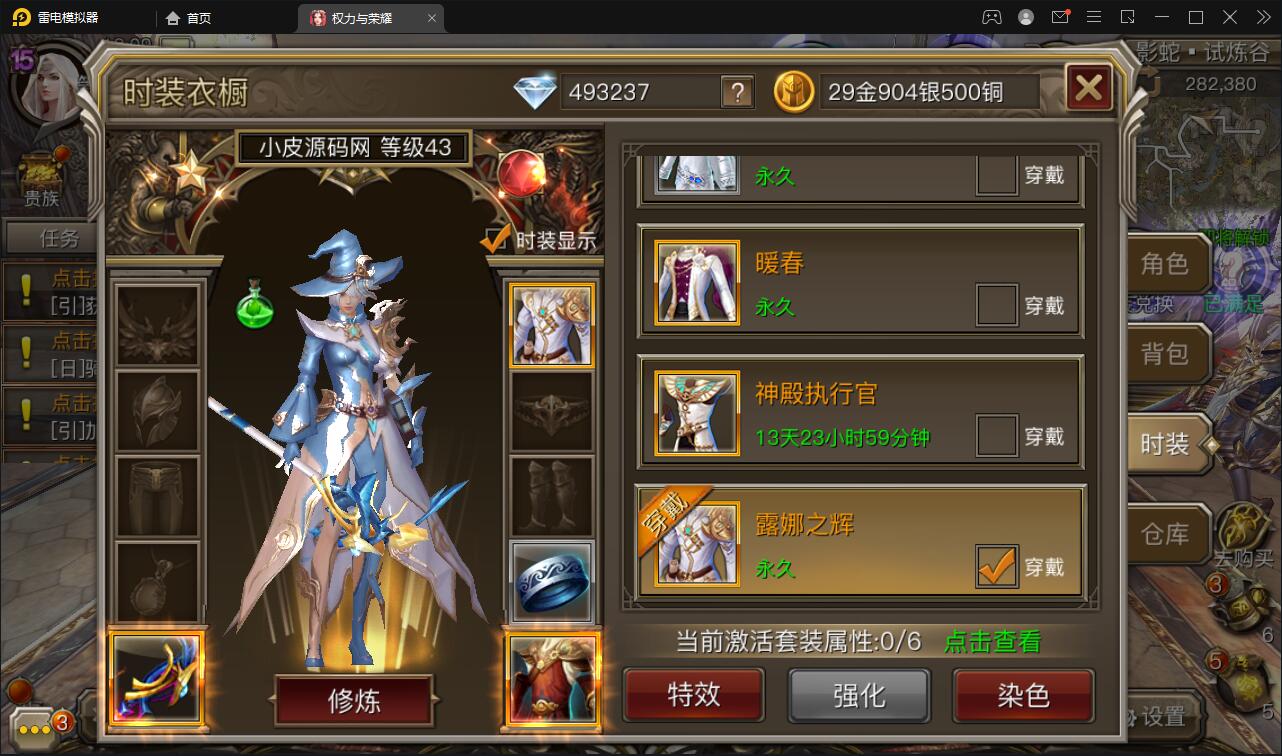
Task: Open the 背包 panel on the right sidebar
Action: click(1168, 354)
